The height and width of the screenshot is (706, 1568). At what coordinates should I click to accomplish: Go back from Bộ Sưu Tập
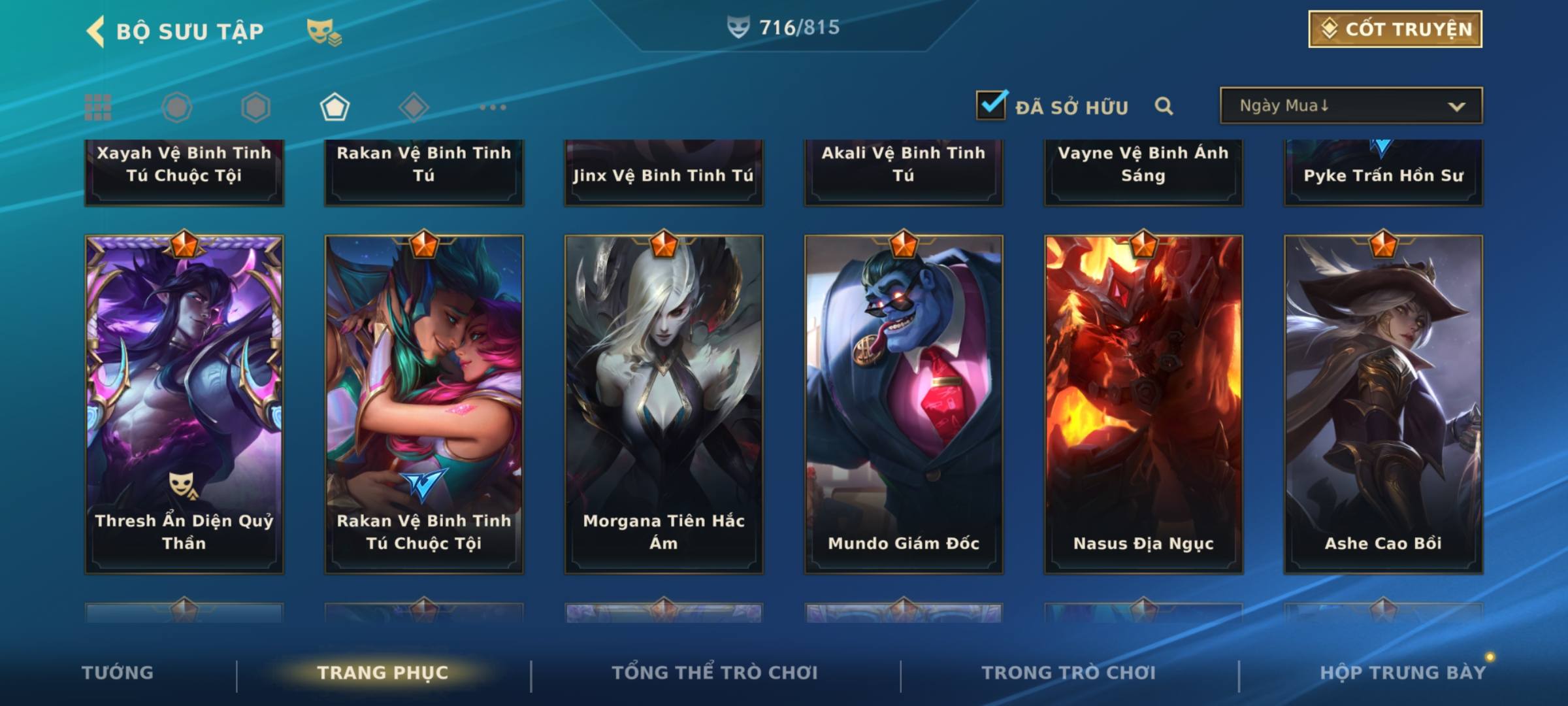tap(95, 31)
